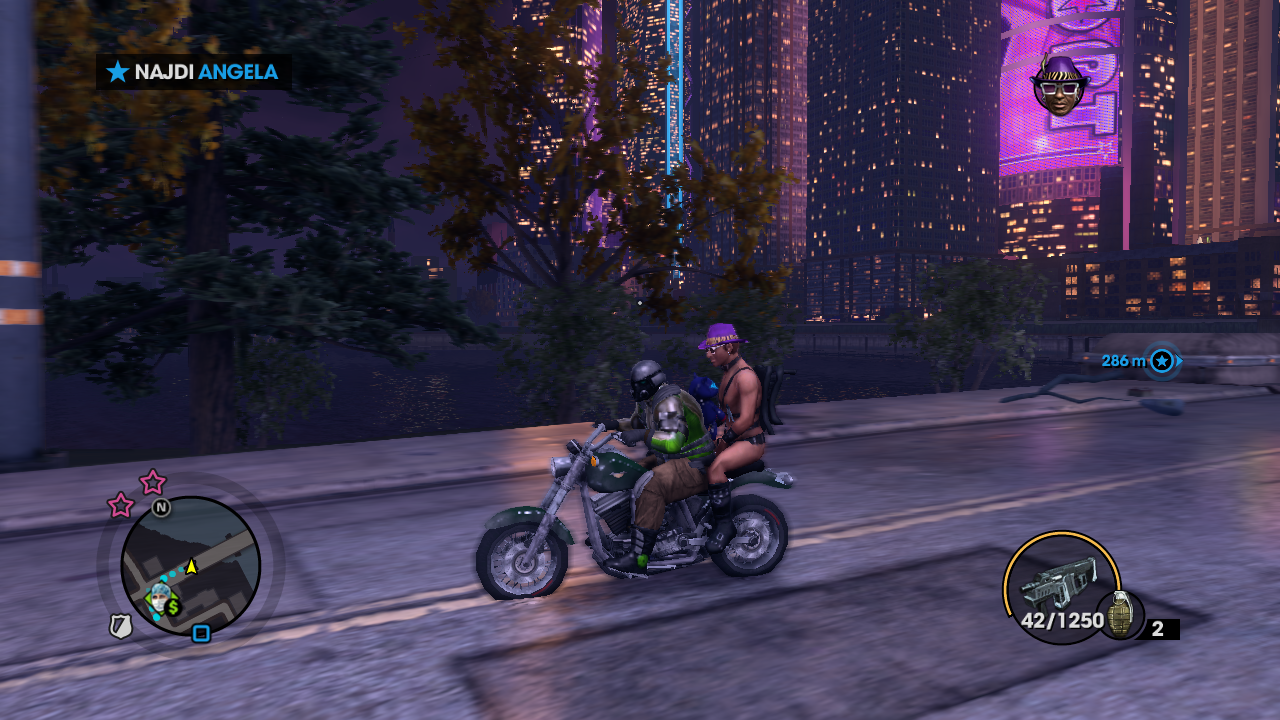Select the surgeon face marker on minimap
This screenshot has height=720, width=1280.
tap(157, 596)
